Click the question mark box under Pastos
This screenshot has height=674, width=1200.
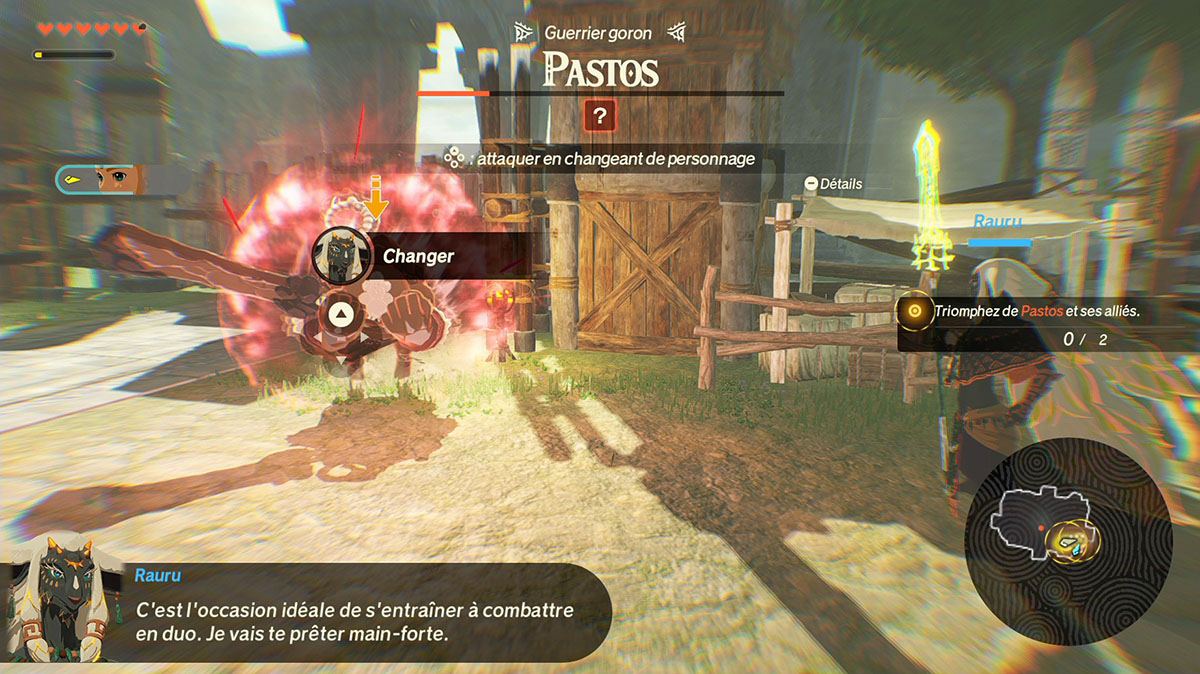(599, 116)
